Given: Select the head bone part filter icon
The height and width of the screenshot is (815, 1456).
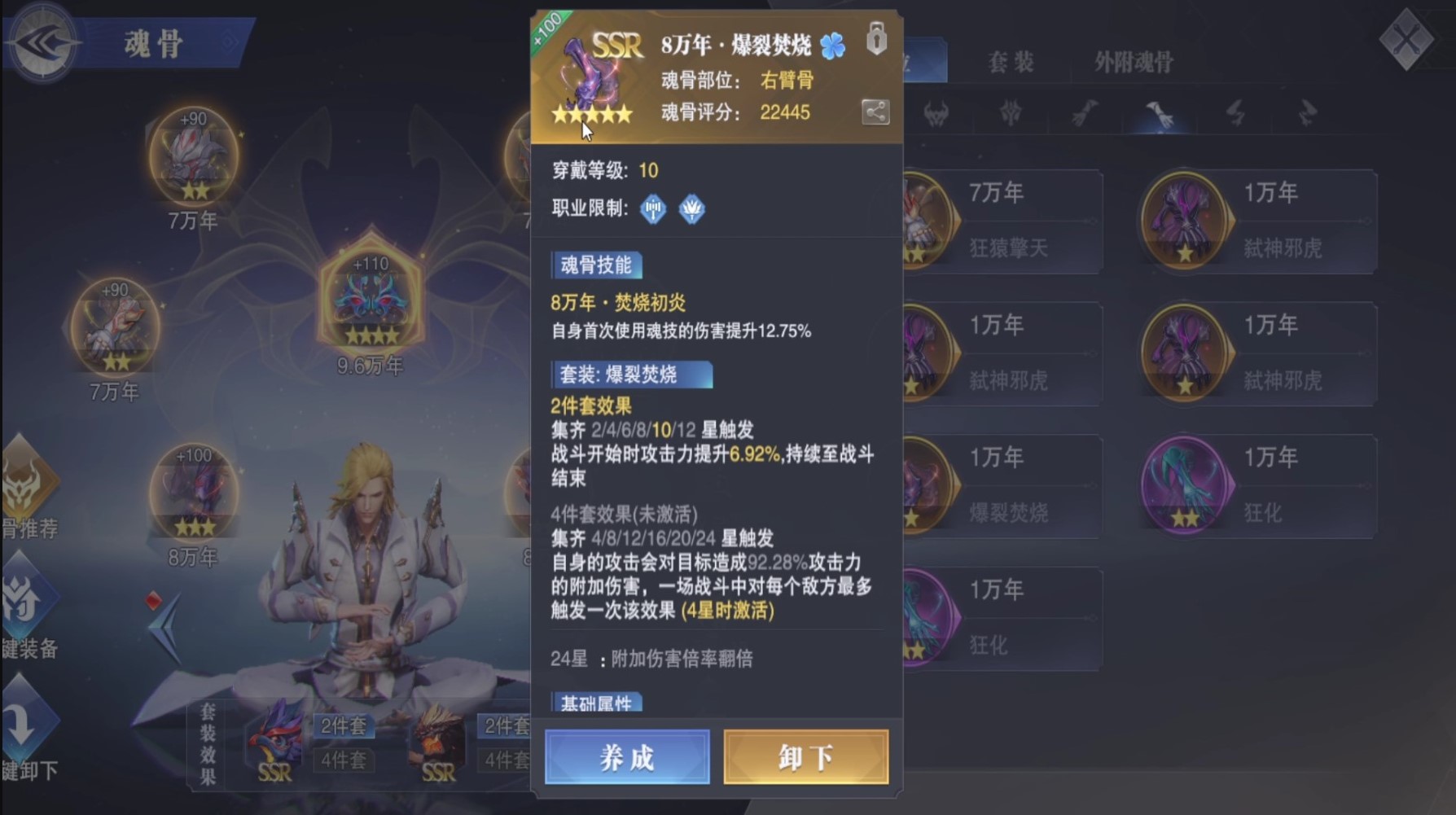Looking at the screenshot, I should point(938,114).
